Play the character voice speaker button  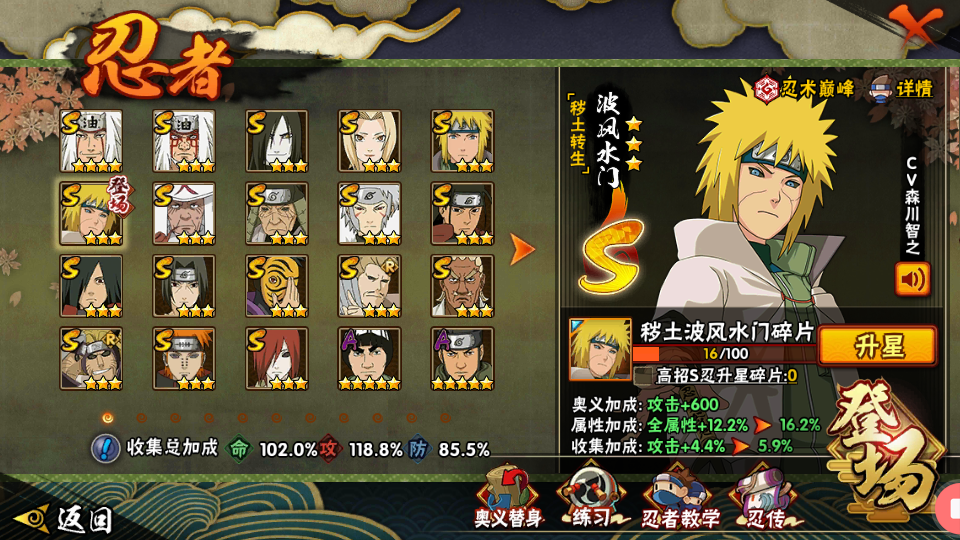tap(912, 278)
